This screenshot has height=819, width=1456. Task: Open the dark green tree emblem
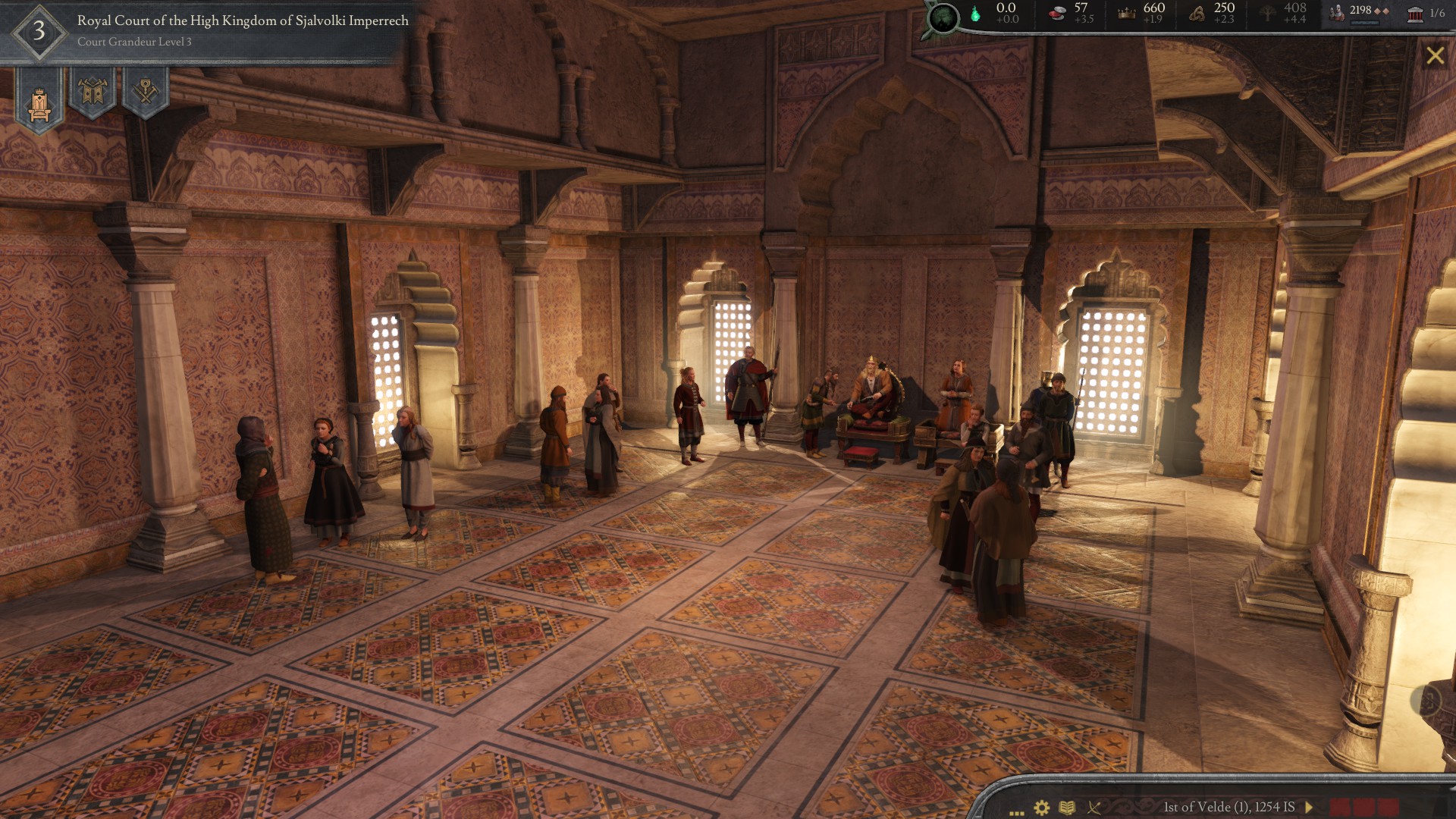[943, 17]
